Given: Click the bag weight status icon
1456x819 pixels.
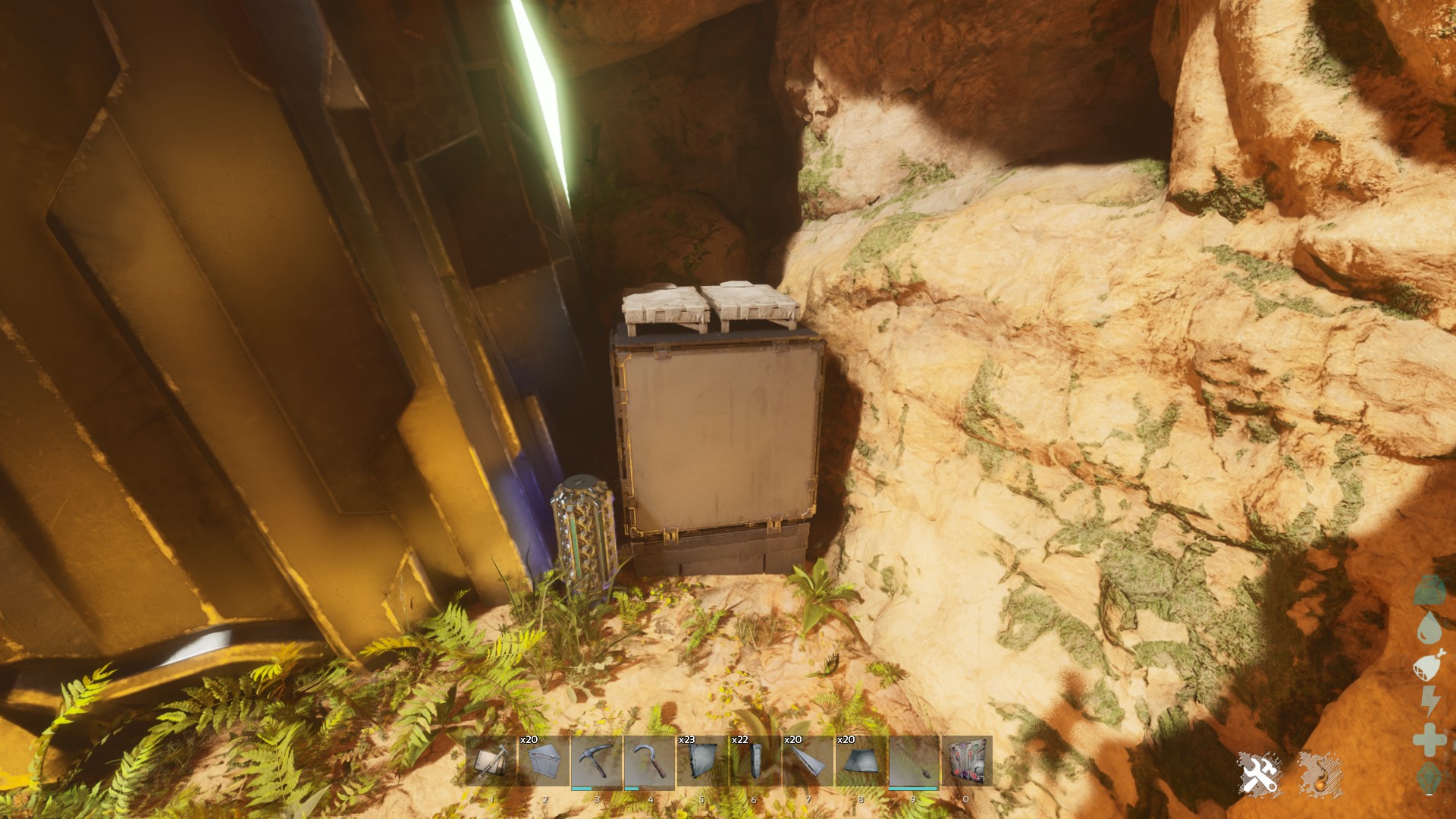Looking at the screenshot, I should (x=1429, y=590).
